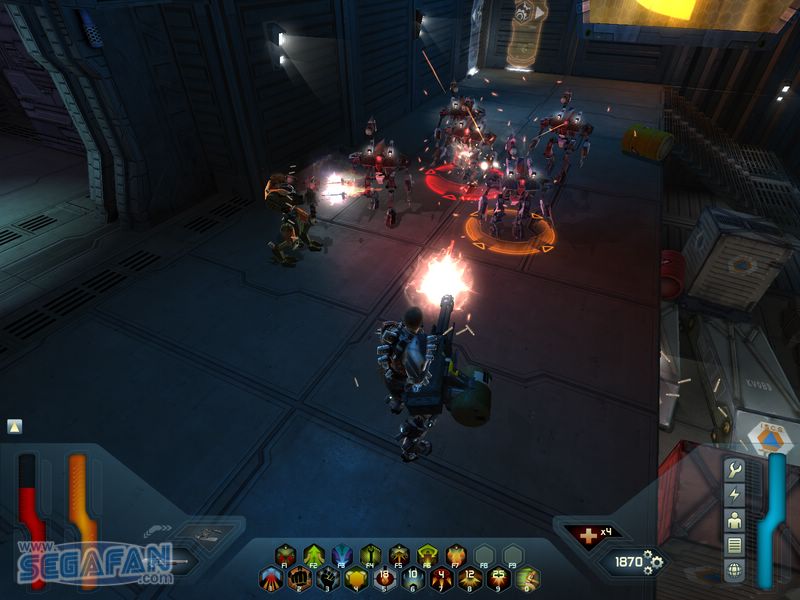Select hotbar slot 9 showing count 25
This screenshot has height=600, width=800.
498,578
